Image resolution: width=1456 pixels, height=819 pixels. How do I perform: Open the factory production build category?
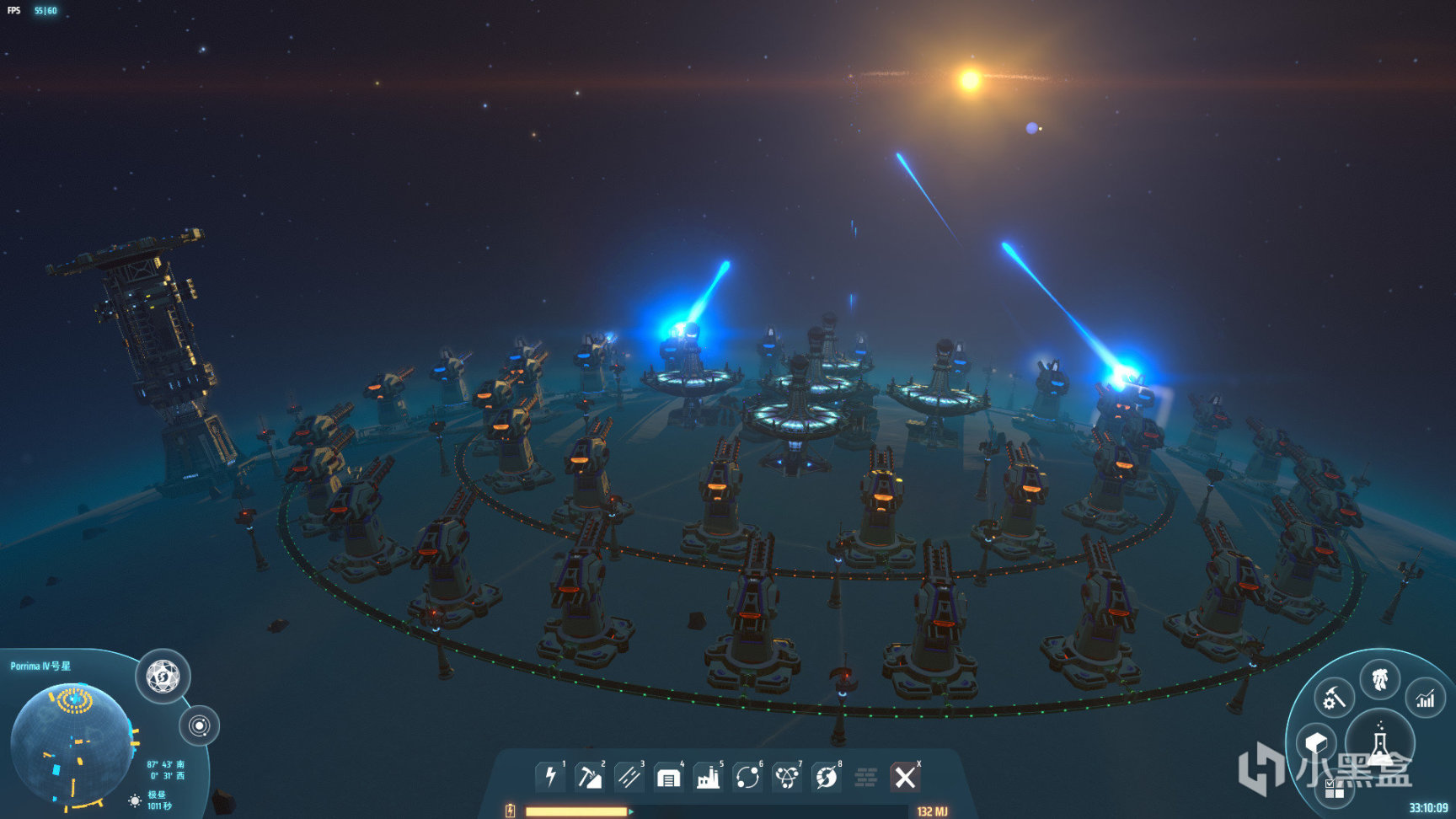708,776
